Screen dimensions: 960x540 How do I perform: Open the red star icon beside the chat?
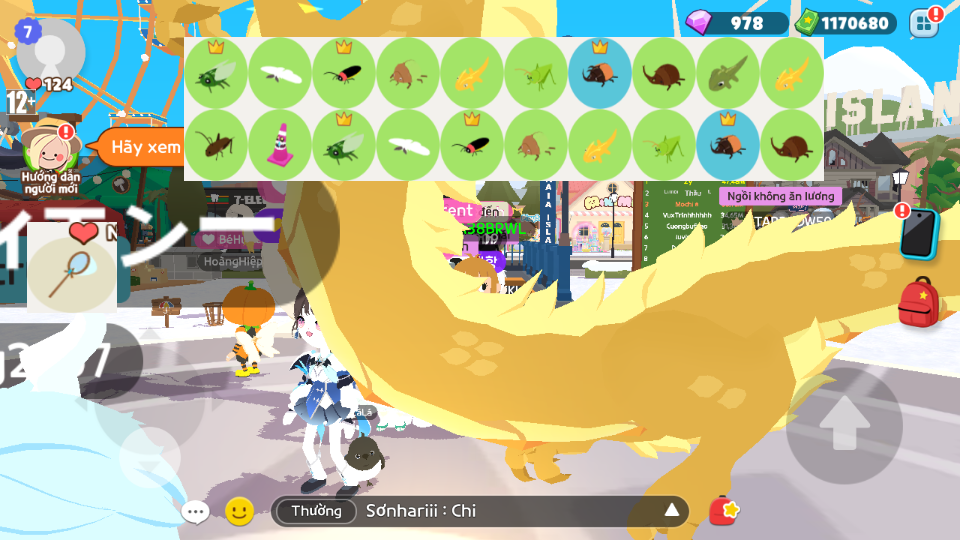pos(724,511)
